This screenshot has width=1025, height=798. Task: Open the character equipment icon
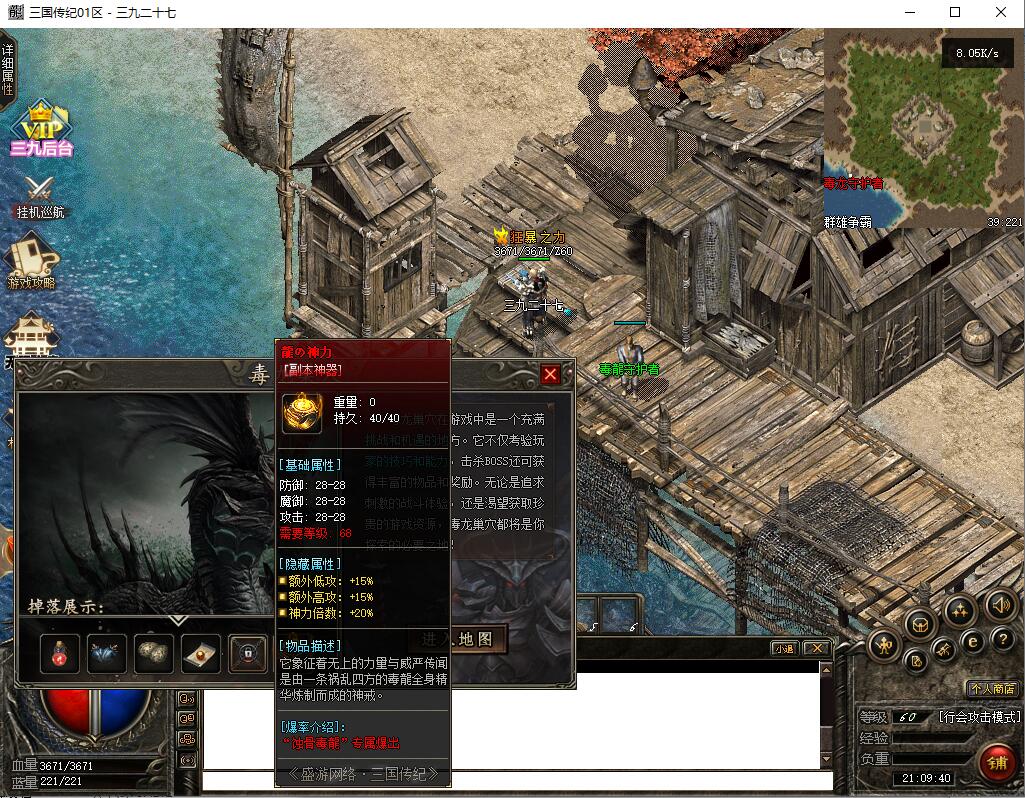884,645
